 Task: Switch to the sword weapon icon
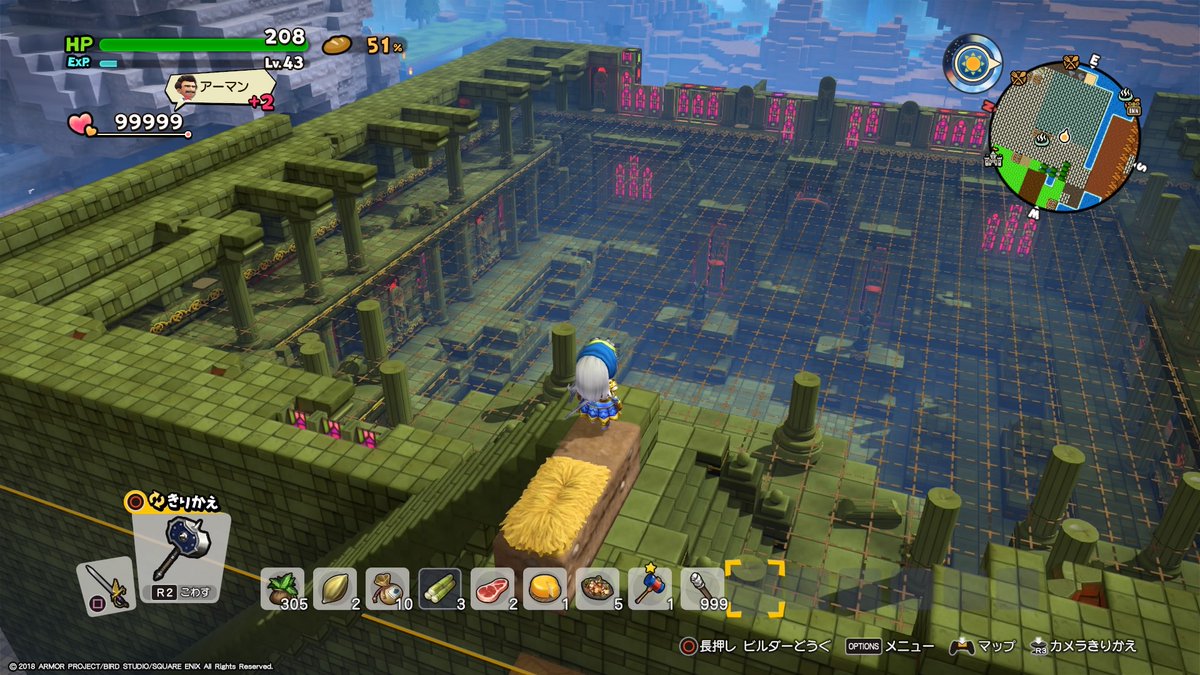pos(105,585)
